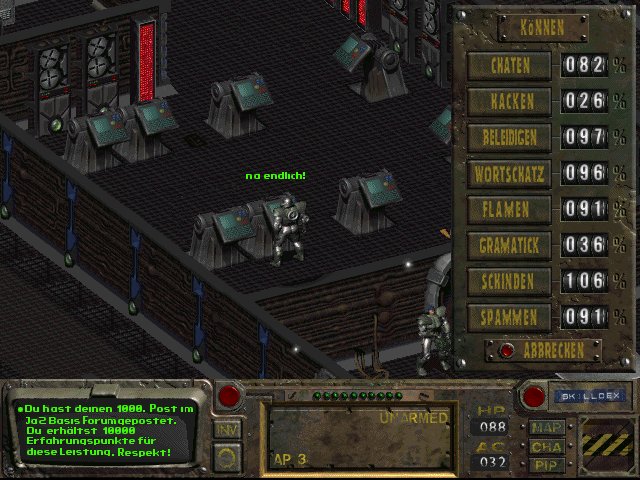Toggle the Skilldex button
The width and height of the screenshot is (640, 480).
(x=589, y=396)
